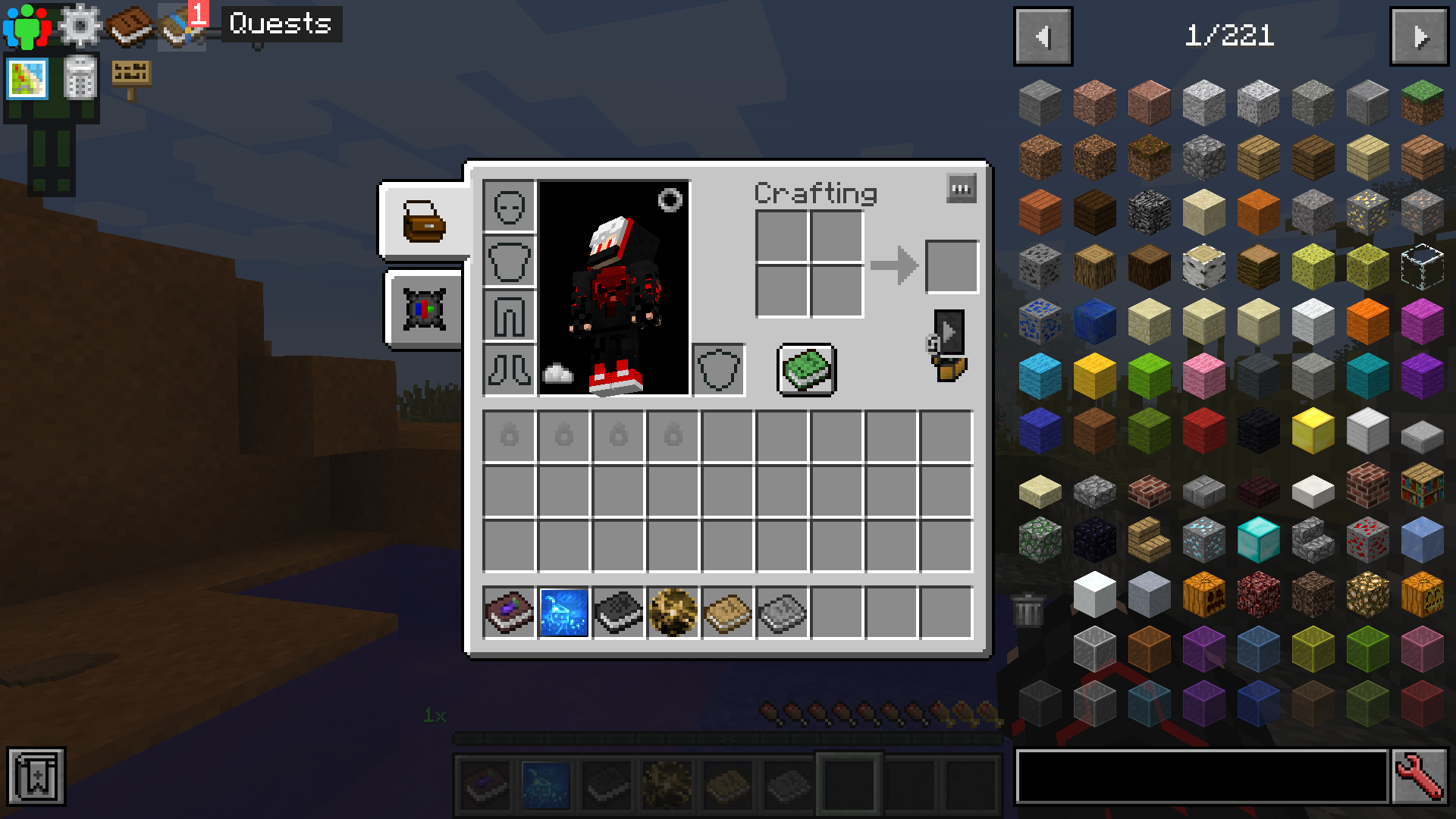Click the wooden waypoint sign icon
The width and height of the screenshot is (1456, 819).
[130, 76]
